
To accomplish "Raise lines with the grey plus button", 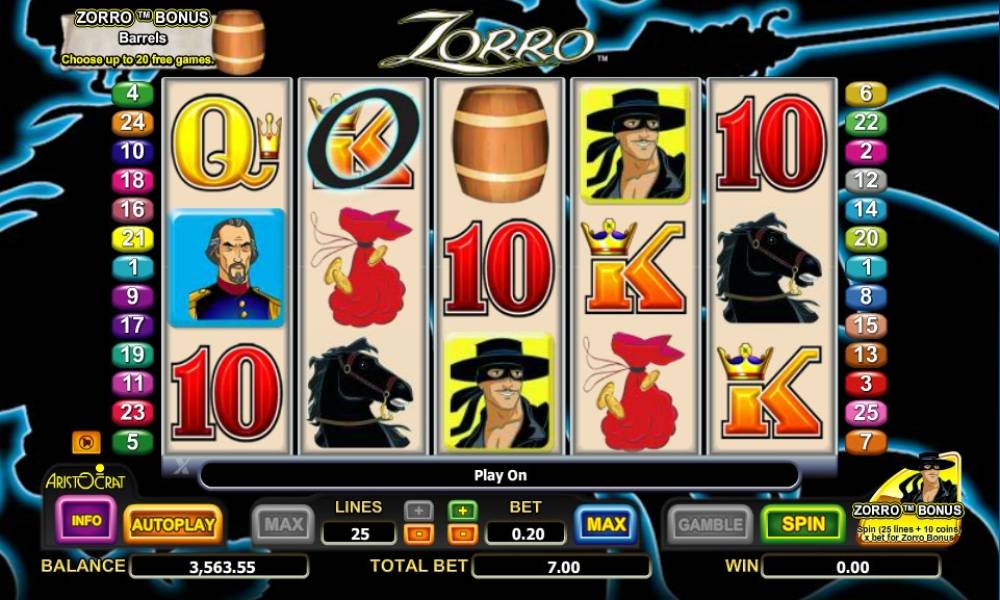I will tap(418, 511).
